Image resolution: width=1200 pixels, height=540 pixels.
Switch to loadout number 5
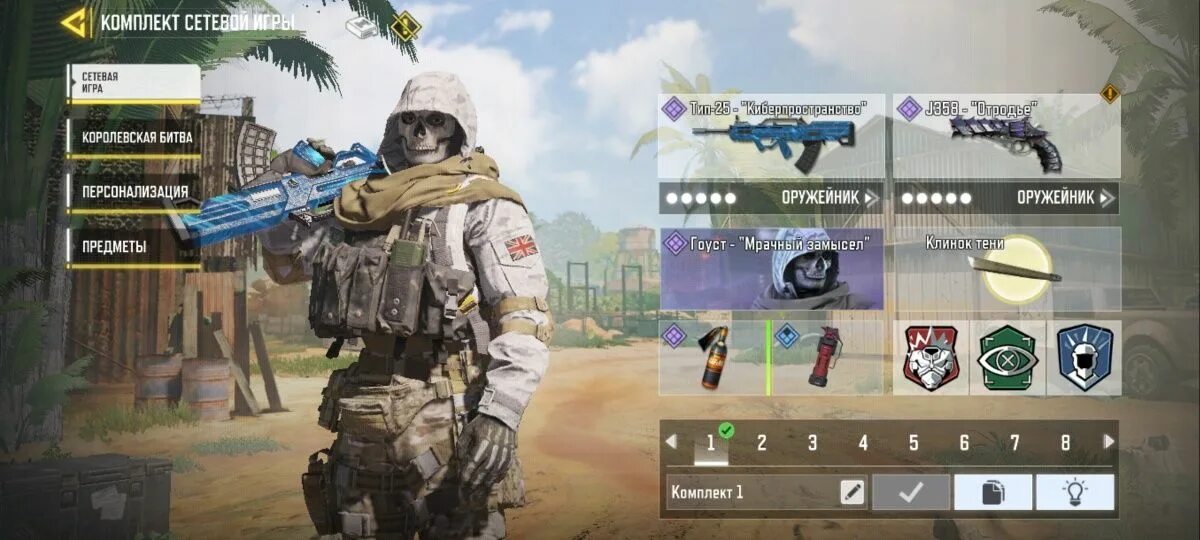(x=914, y=443)
